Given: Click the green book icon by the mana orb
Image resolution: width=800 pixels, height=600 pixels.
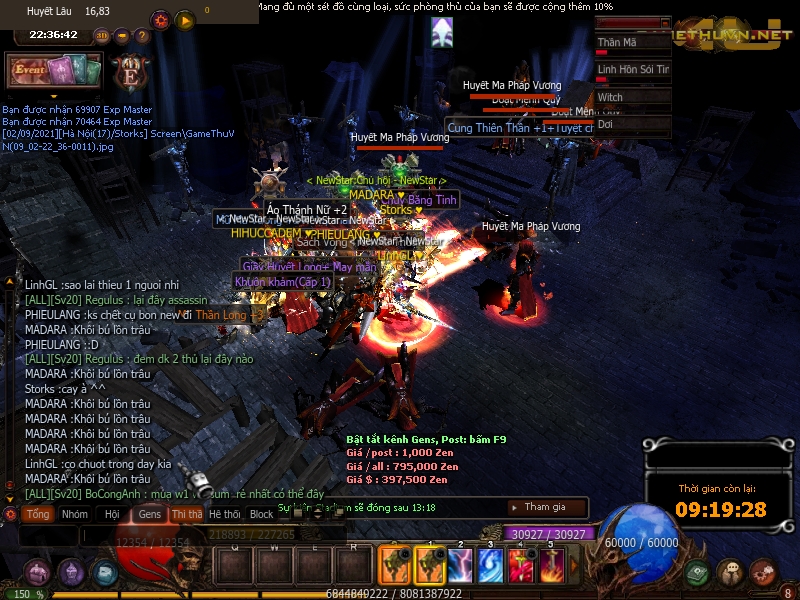Looking at the screenshot, I should [x=697, y=573].
